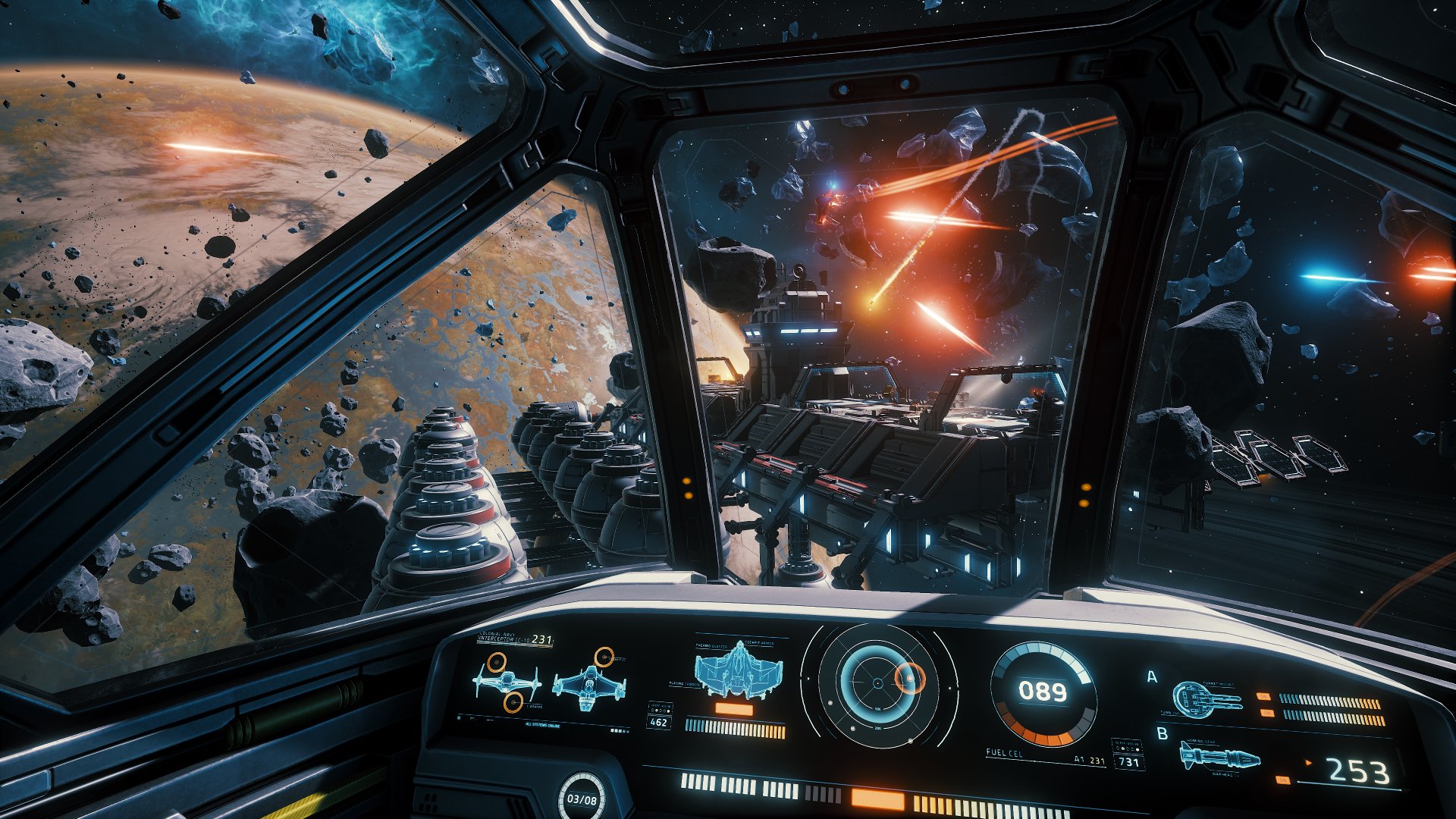
Task: Switch to weapon slot B
Action: coord(1162,734)
